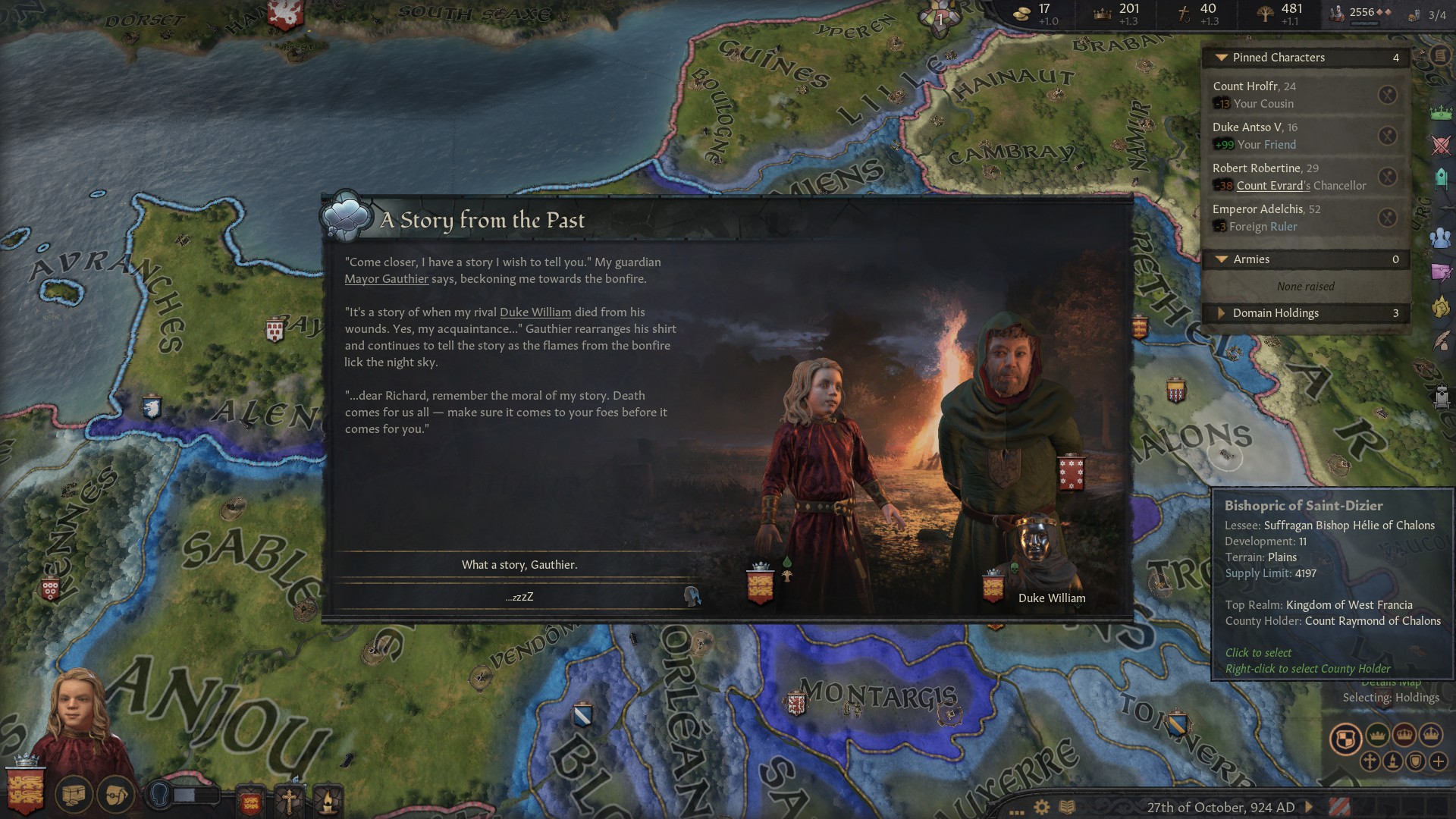Select the crossed swords military icon on right sidebar

click(1441, 144)
